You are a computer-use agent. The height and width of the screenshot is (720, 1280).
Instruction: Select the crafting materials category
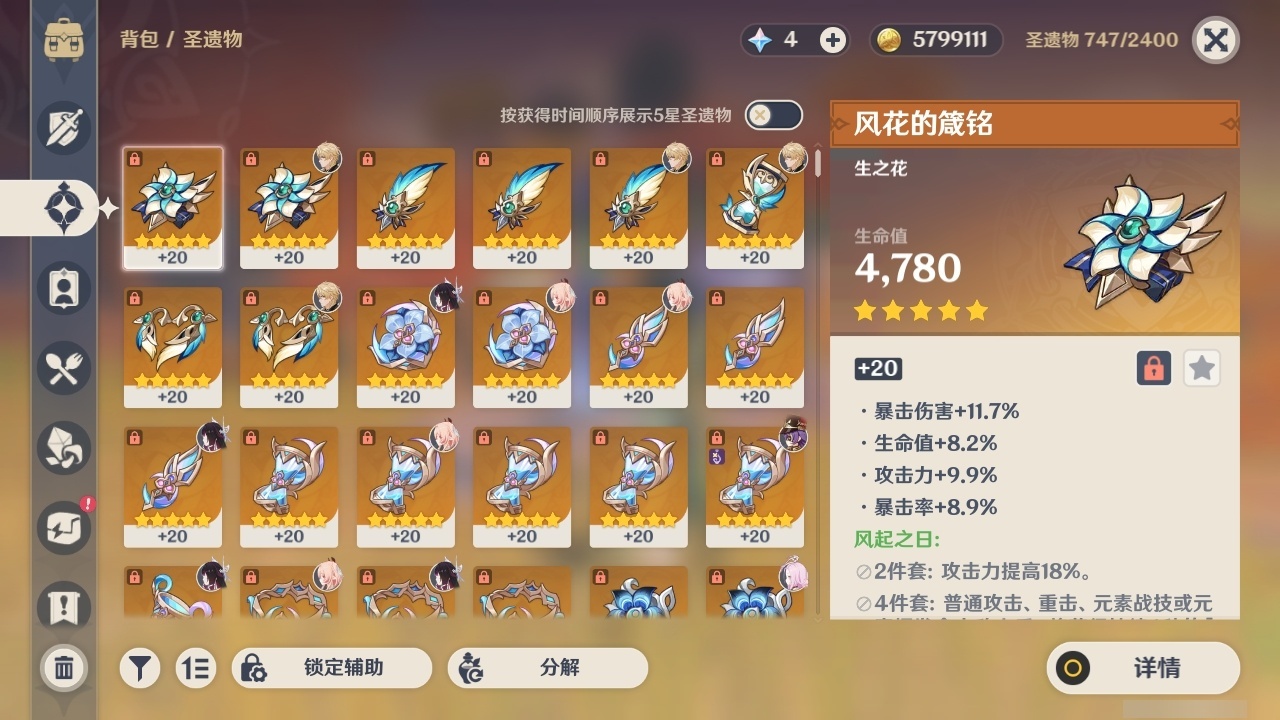(x=62, y=448)
